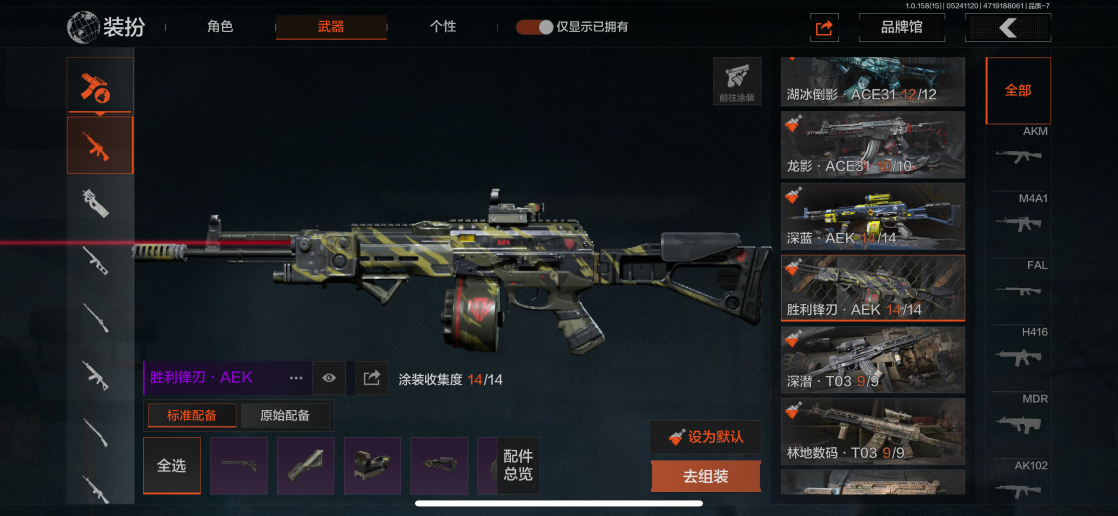Switch to the 角色 tab
Image resolution: width=1118 pixels, height=516 pixels.
(x=220, y=27)
